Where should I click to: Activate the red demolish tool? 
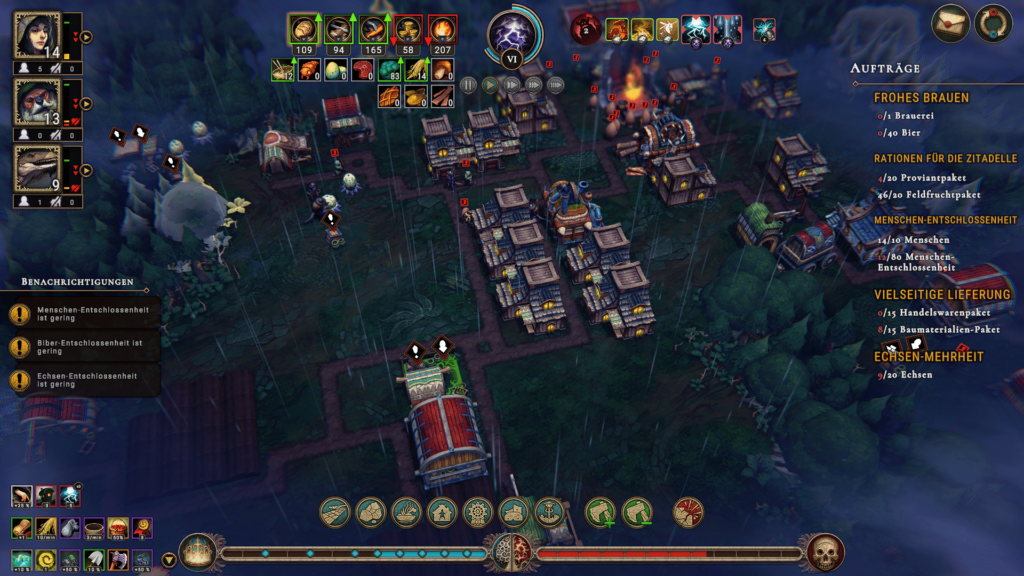688,513
